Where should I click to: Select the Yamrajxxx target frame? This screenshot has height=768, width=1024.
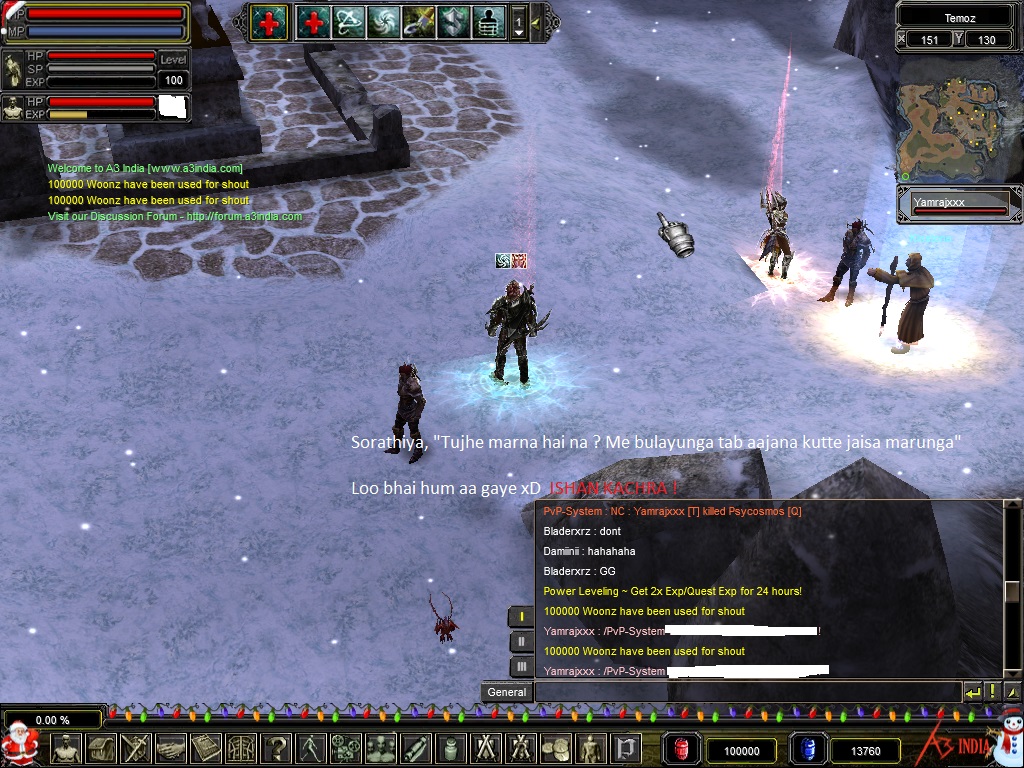[958, 206]
